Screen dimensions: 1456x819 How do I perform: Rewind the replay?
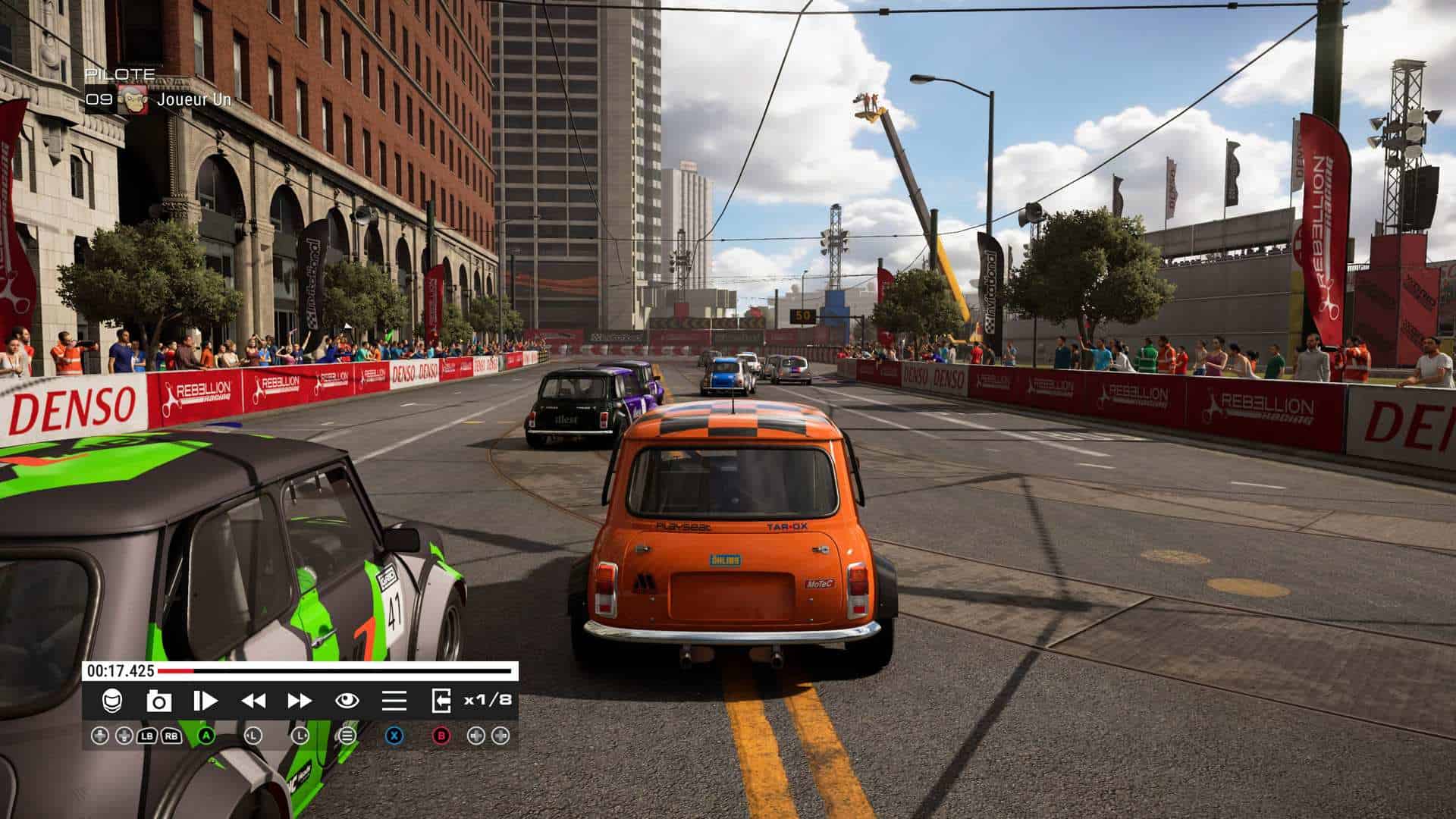[x=253, y=701]
